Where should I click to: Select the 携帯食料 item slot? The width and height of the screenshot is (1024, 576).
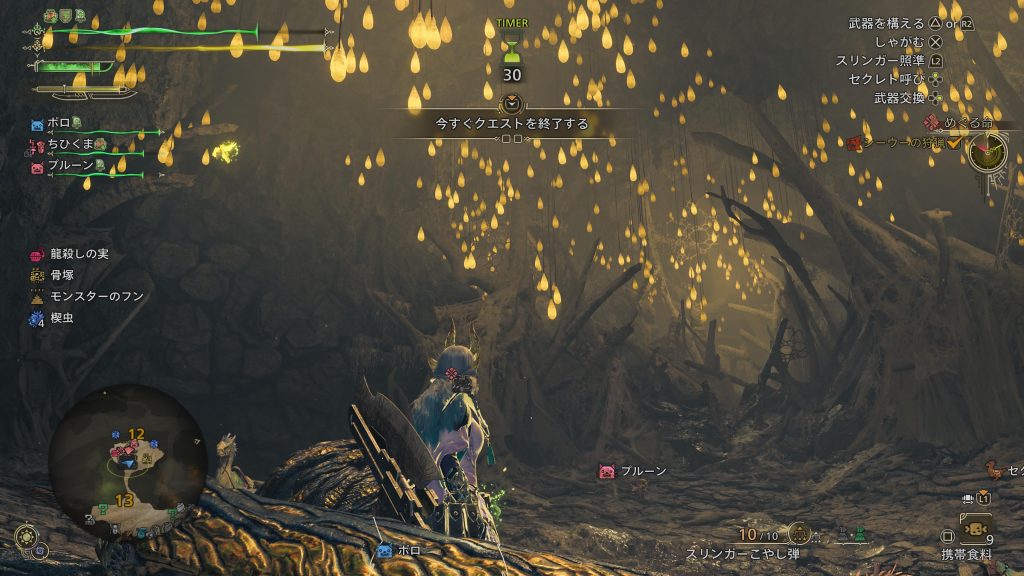pyautogui.click(x=974, y=528)
